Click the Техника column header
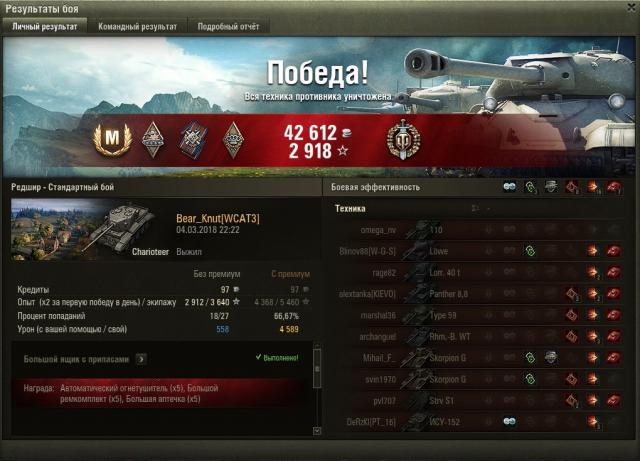640x461 pixels. [x=350, y=208]
